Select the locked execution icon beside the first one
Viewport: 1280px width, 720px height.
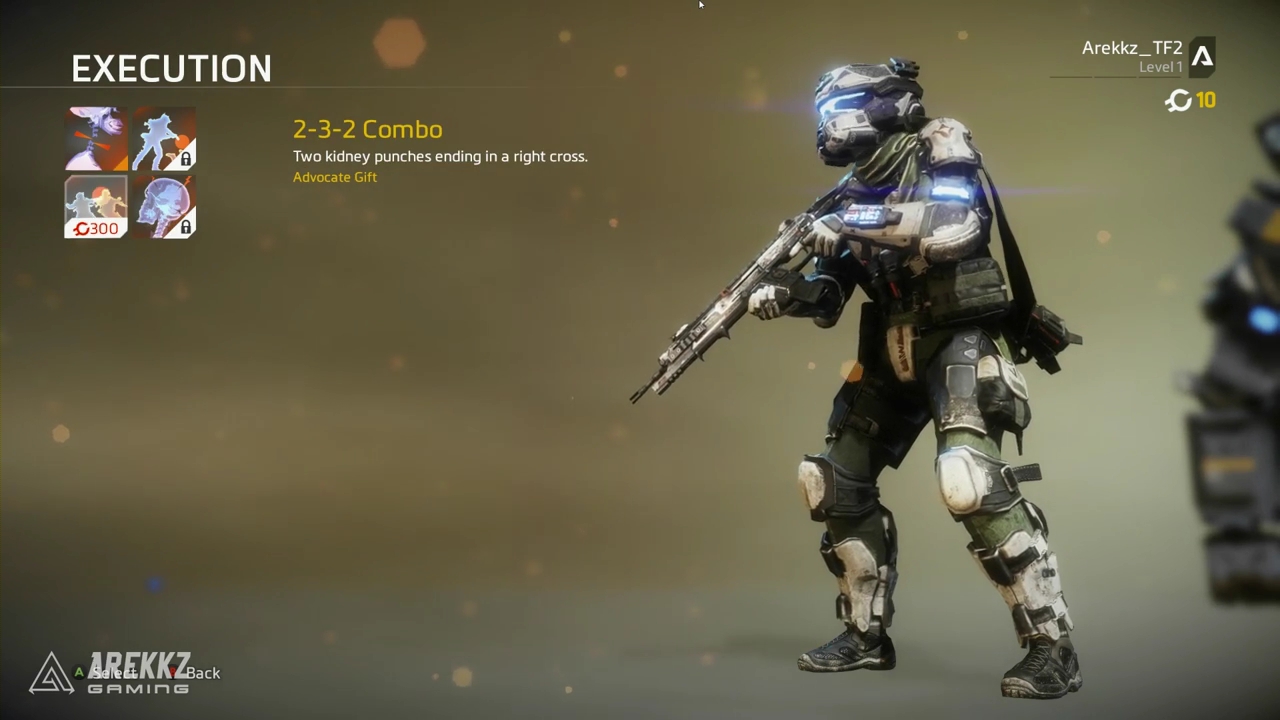pos(164,138)
